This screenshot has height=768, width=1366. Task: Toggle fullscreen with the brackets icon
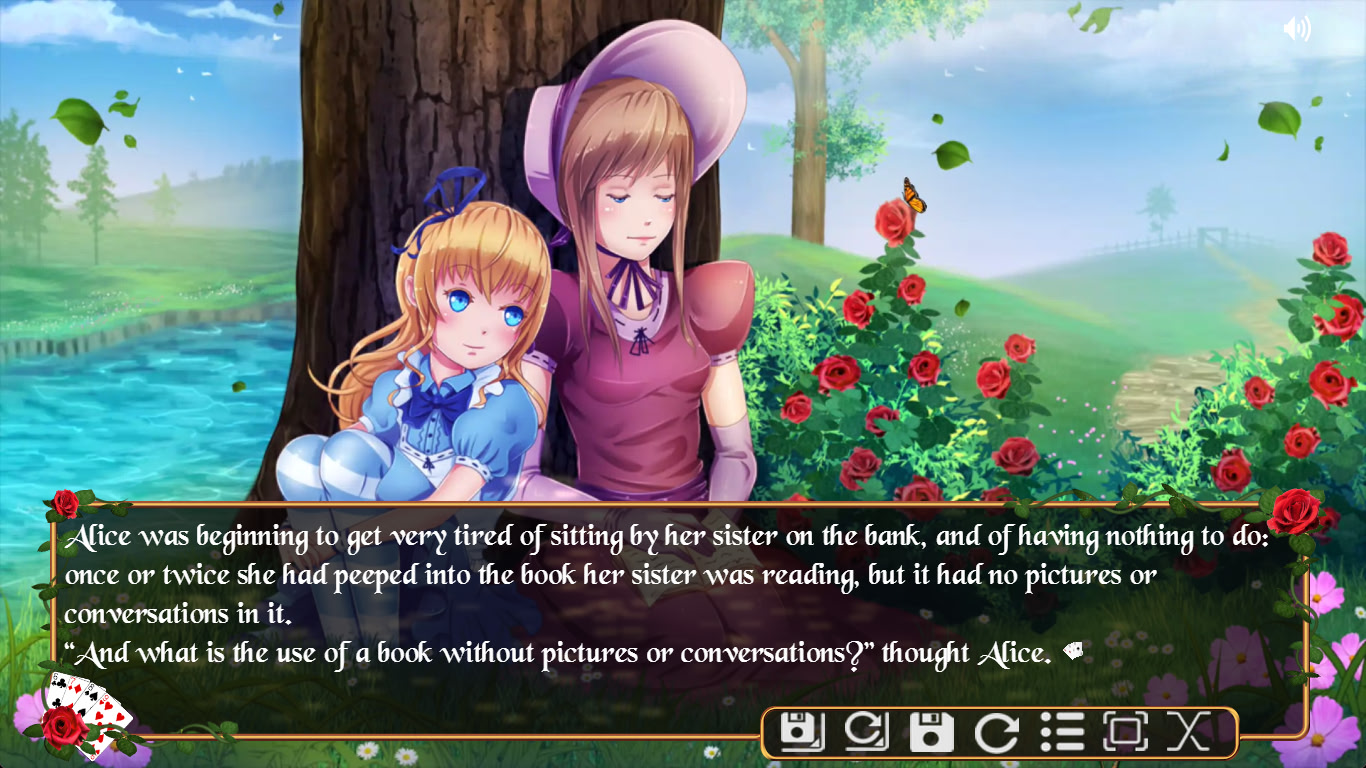[x=1126, y=731]
